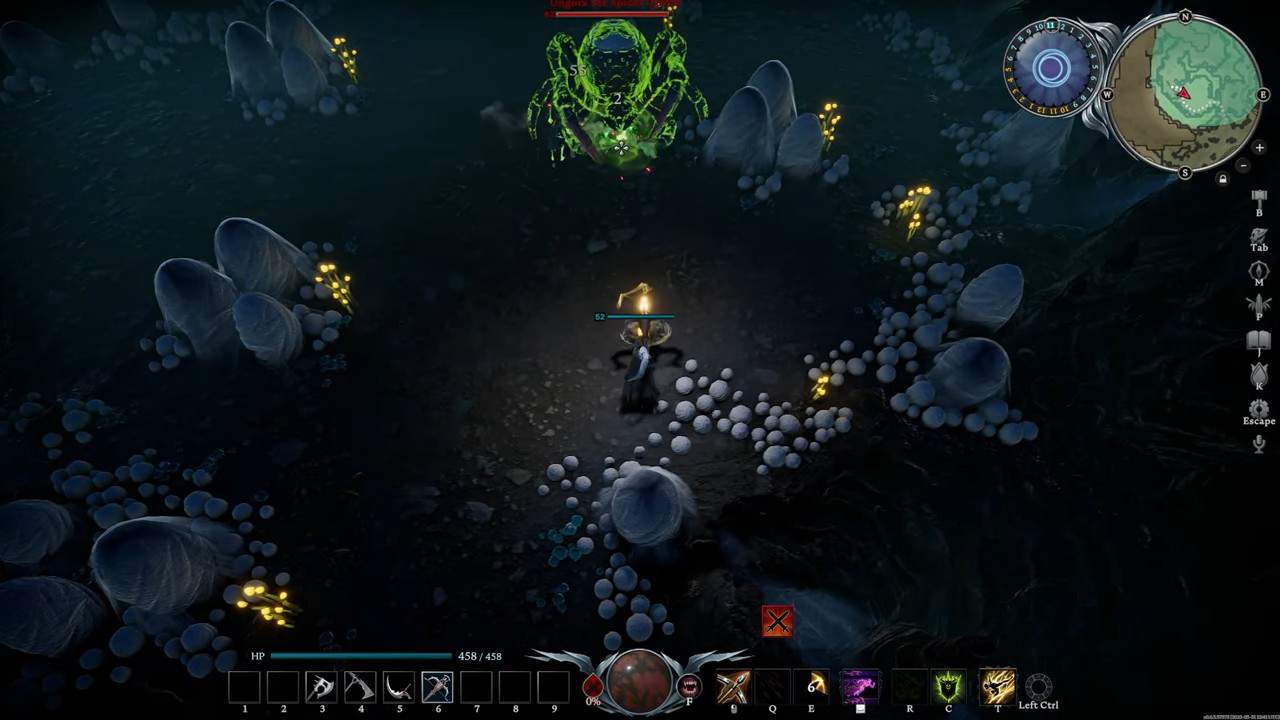This screenshot has height=720, width=1280.
Task: Toggle the minimap rotation lock
Action: tap(1222, 179)
